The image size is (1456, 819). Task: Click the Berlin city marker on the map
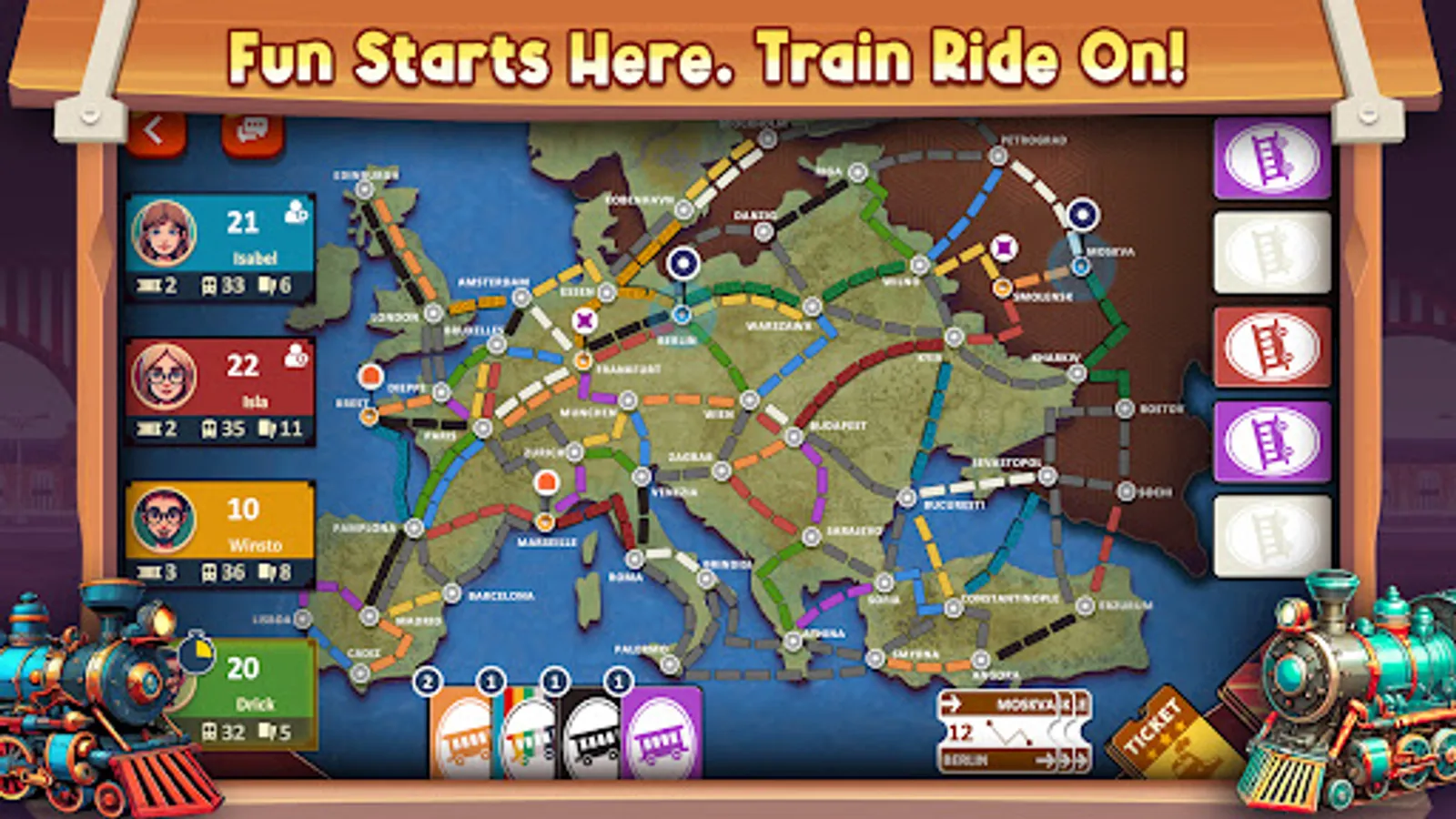[x=681, y=316]
